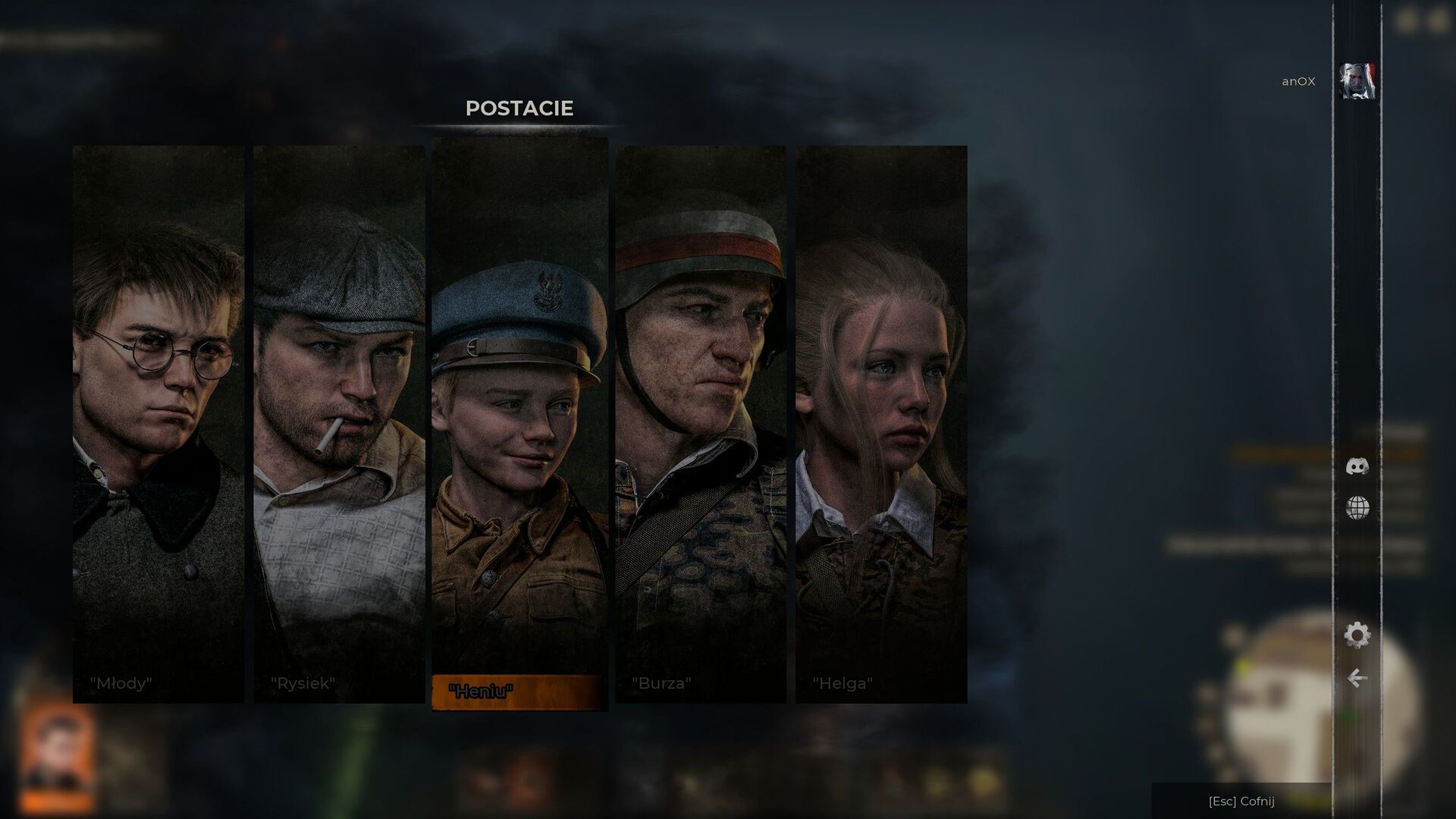
Task: Go back using the arrow icon
Action: click(x=1357, y=678)
